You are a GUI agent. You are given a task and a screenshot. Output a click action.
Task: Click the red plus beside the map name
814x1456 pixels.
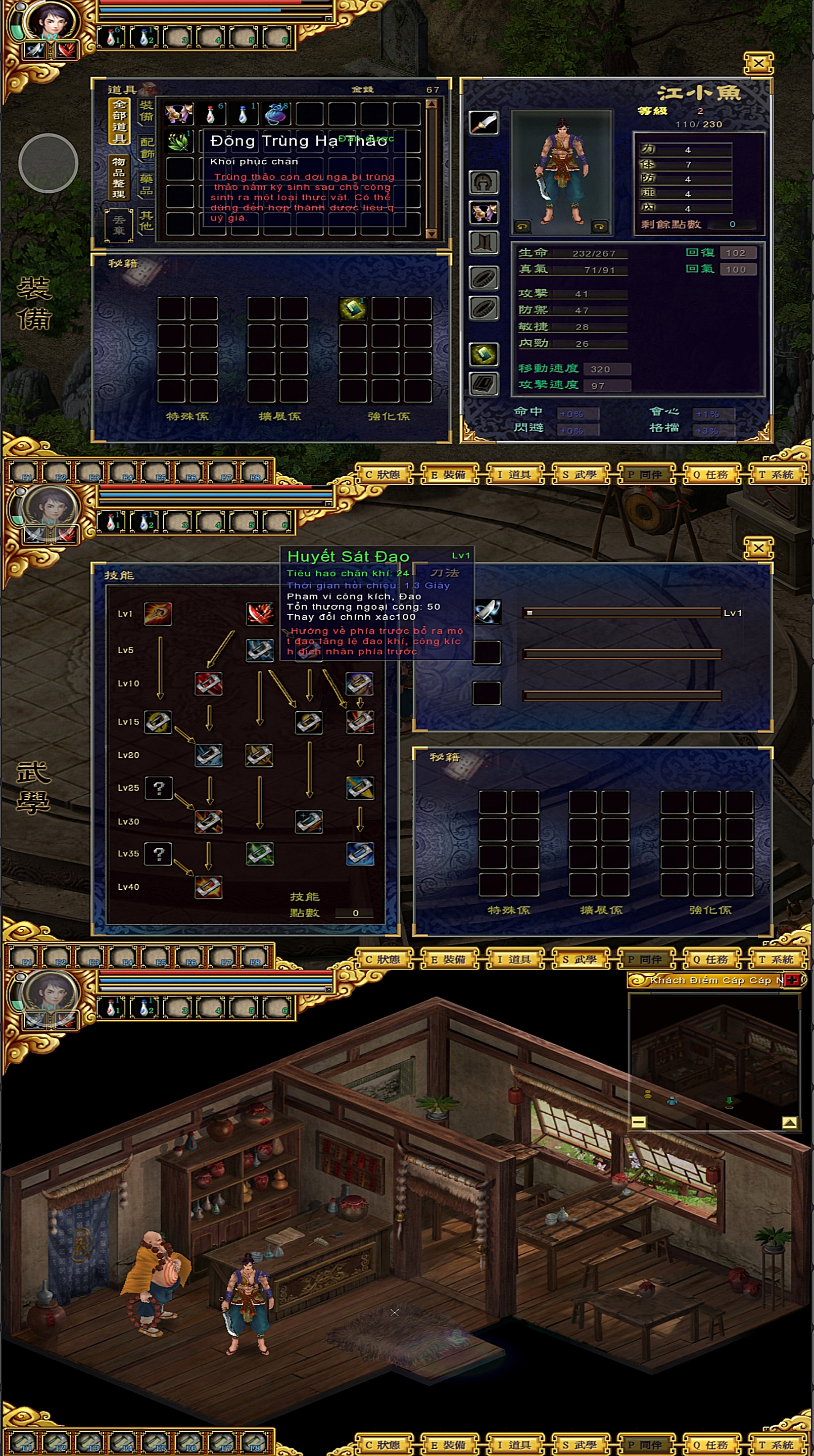pos(792,980)
